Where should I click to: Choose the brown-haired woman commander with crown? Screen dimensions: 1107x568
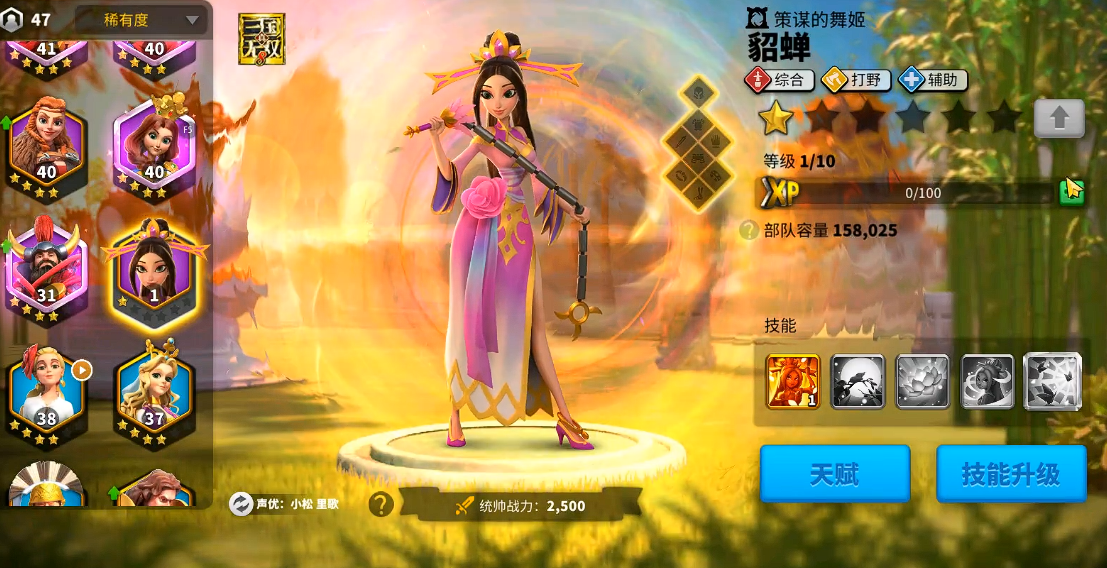pyautogui.click(x=153, y=147)
